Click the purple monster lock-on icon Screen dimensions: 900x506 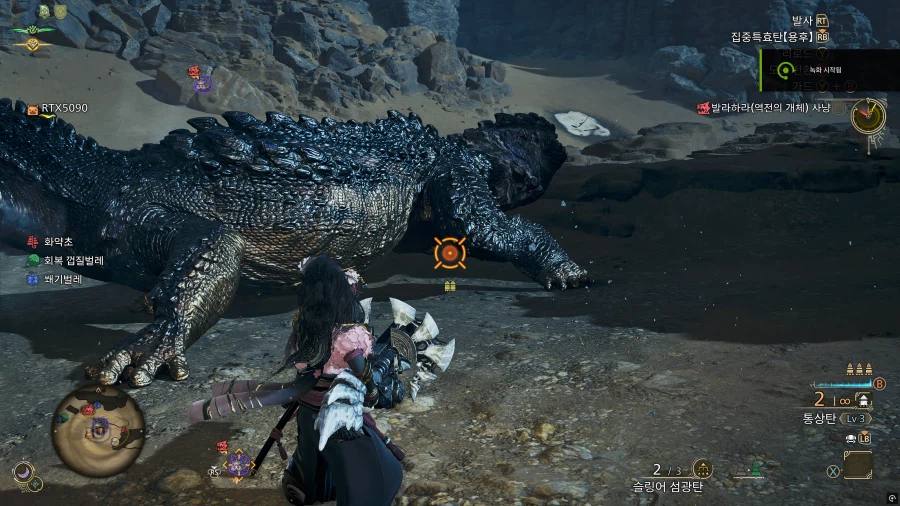(x=238, y=463)
